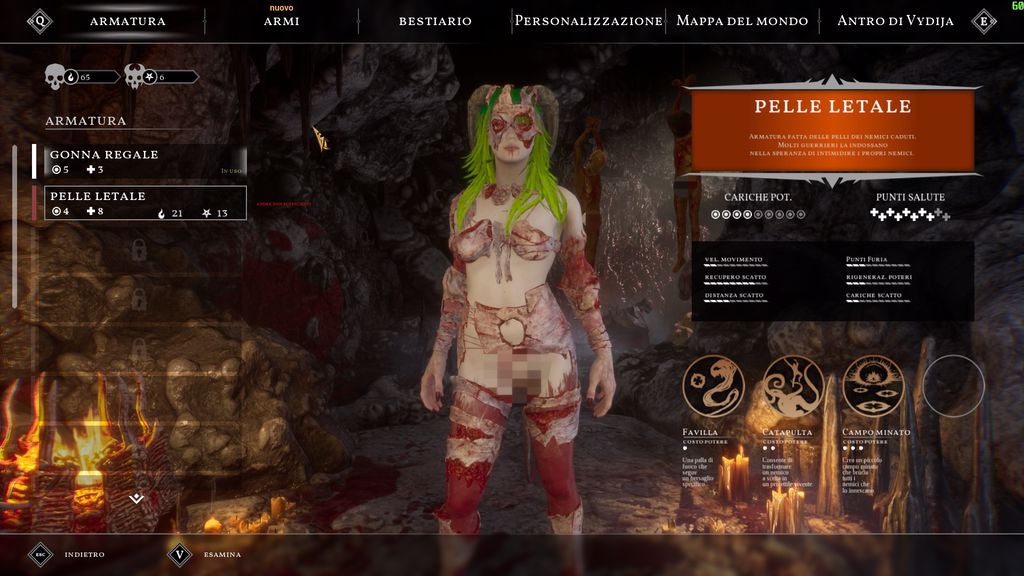Viewport: 1024px width, 576px height.
Task: Select the Favilla power icon
Action: (714, 386)
